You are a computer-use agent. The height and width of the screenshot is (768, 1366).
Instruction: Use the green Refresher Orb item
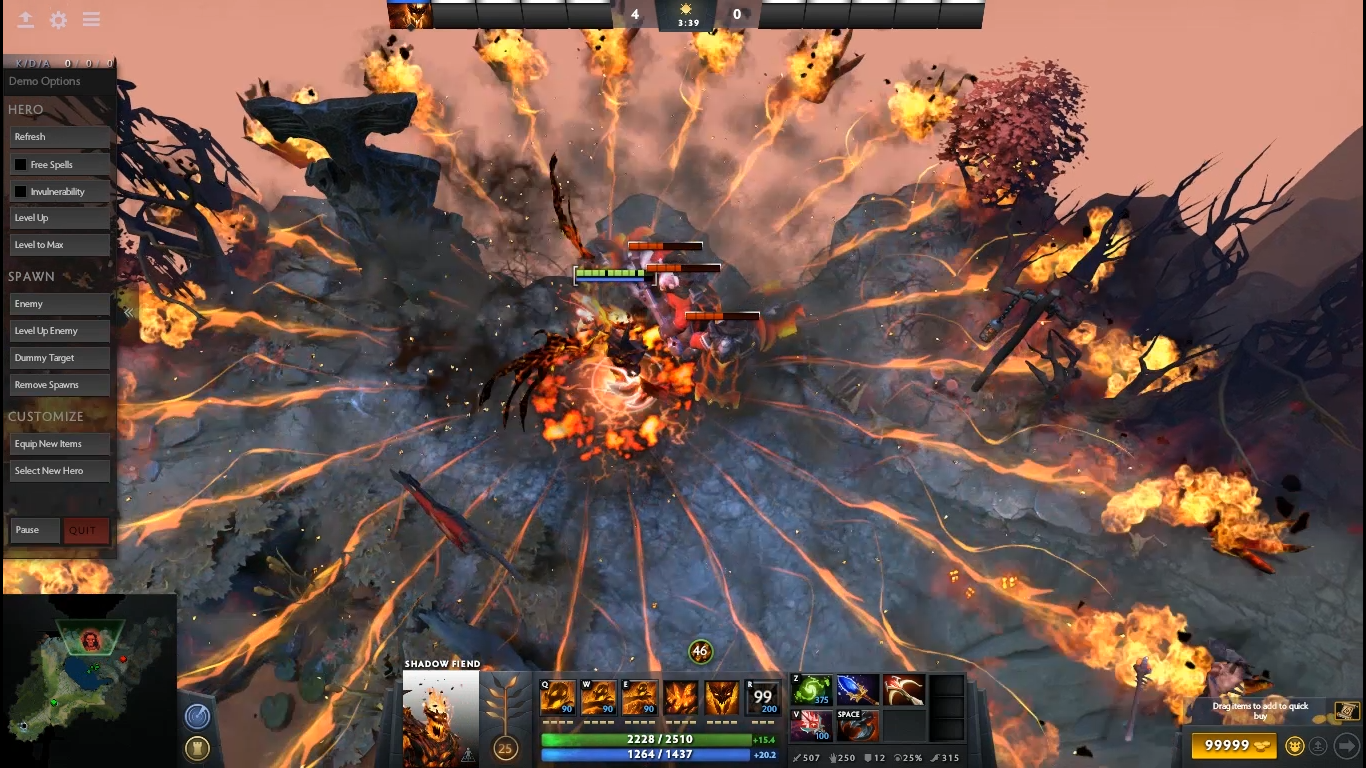[811, 690]
